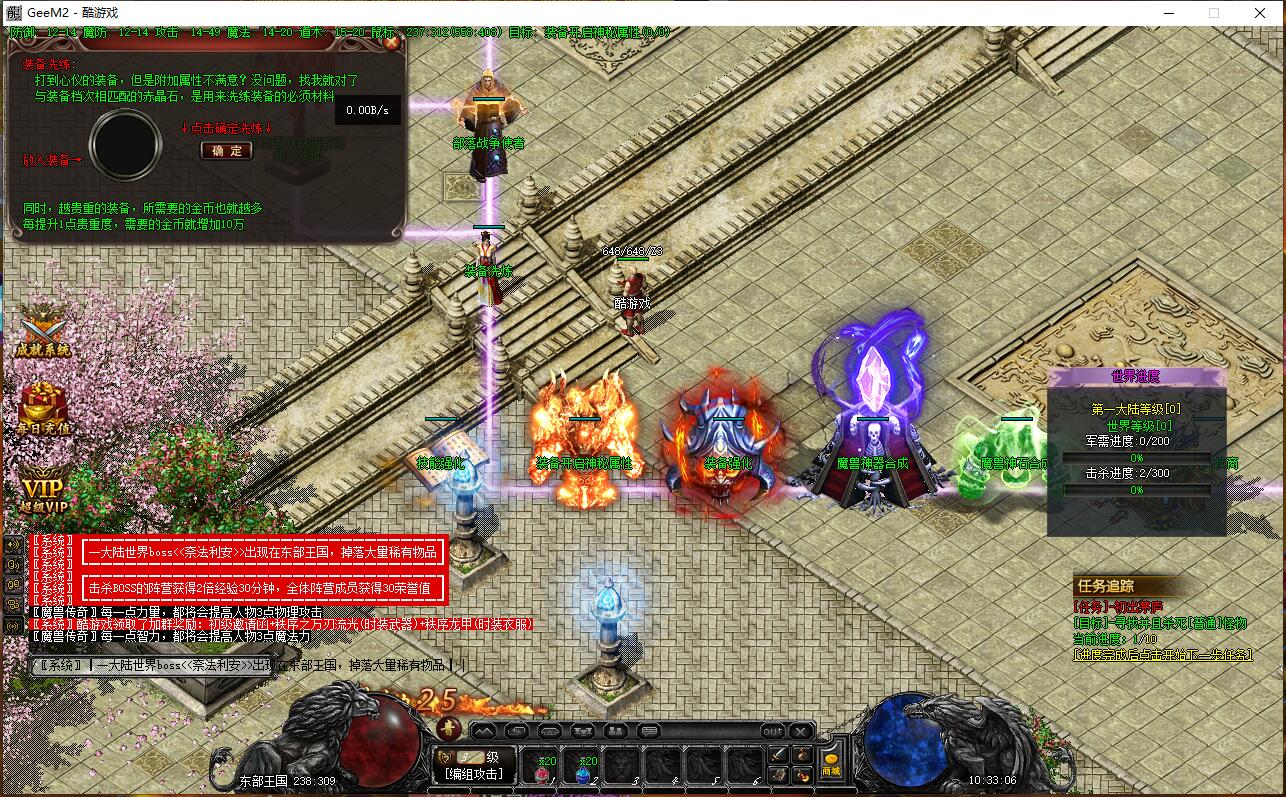Screen dimensions: 1286x797
Task: Open the sword icon panel
Action: click(777, 754)
